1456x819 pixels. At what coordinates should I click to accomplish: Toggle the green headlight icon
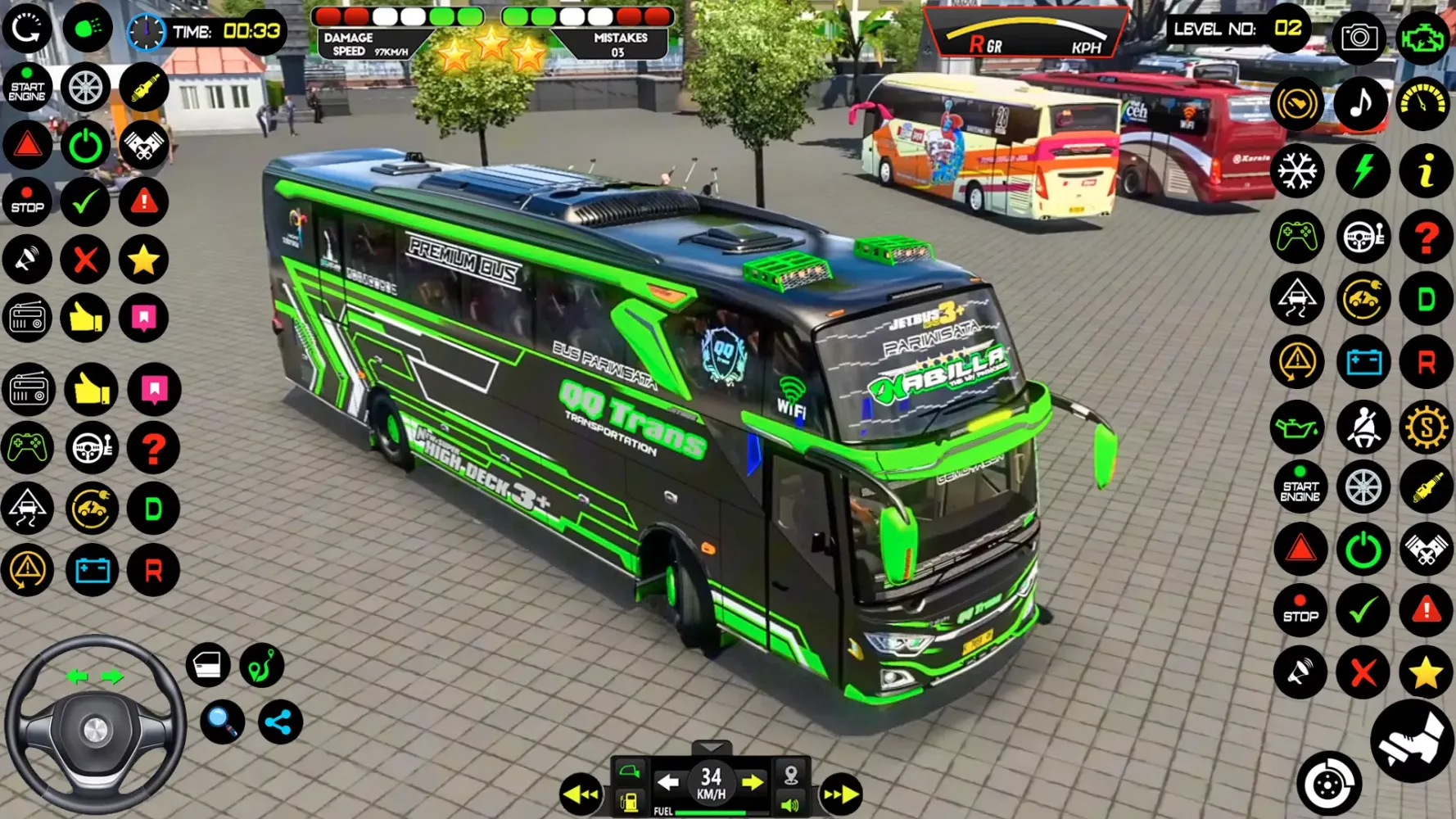pyautogui.click(x=87, y=29)
